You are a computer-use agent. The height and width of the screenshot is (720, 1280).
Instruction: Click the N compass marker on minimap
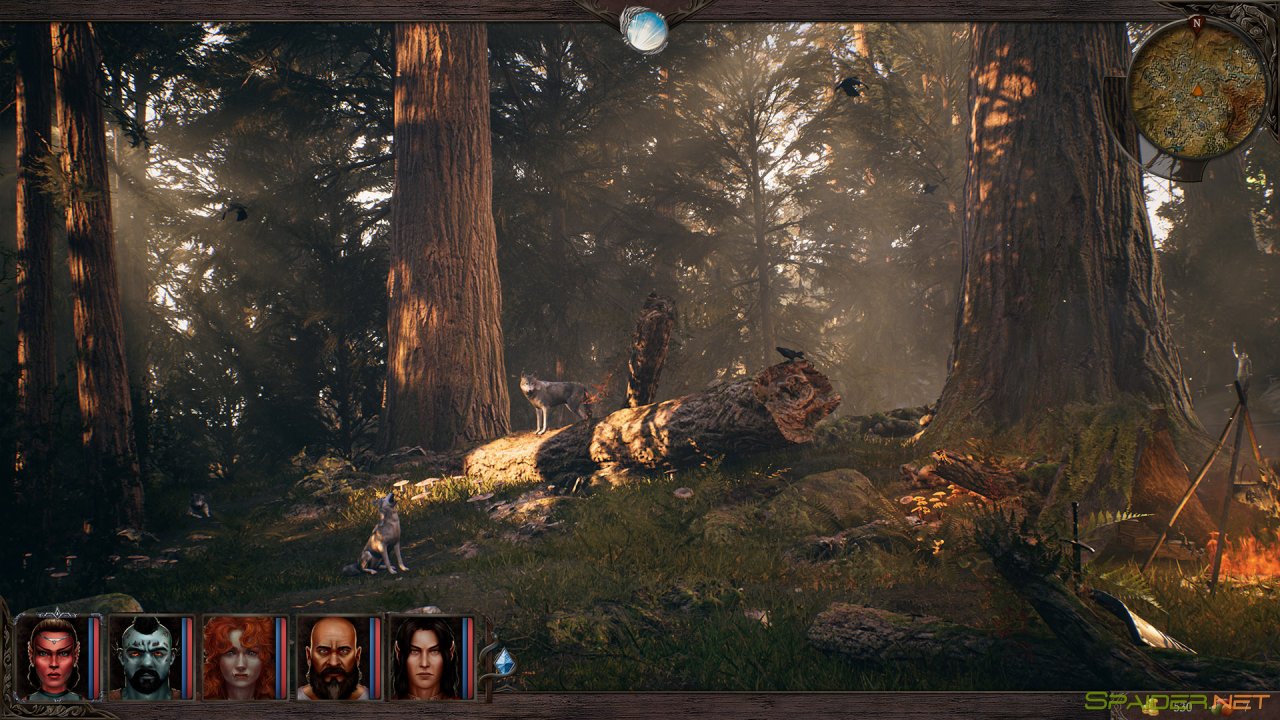pyautogui.click(x=1194, y=22)
